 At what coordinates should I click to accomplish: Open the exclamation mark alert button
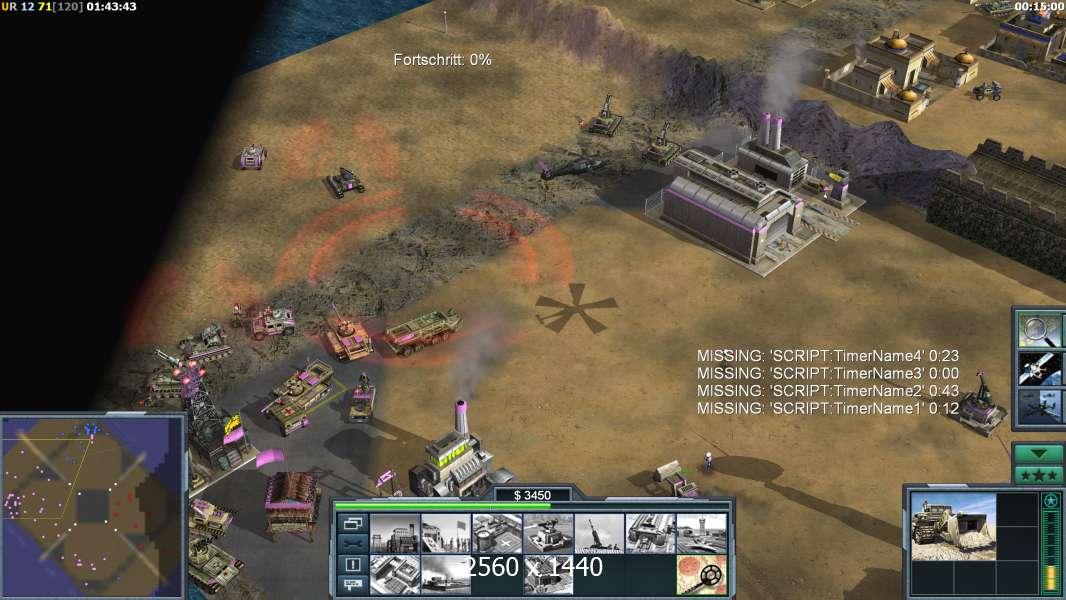pyautogui.click(x=352, y=565)
